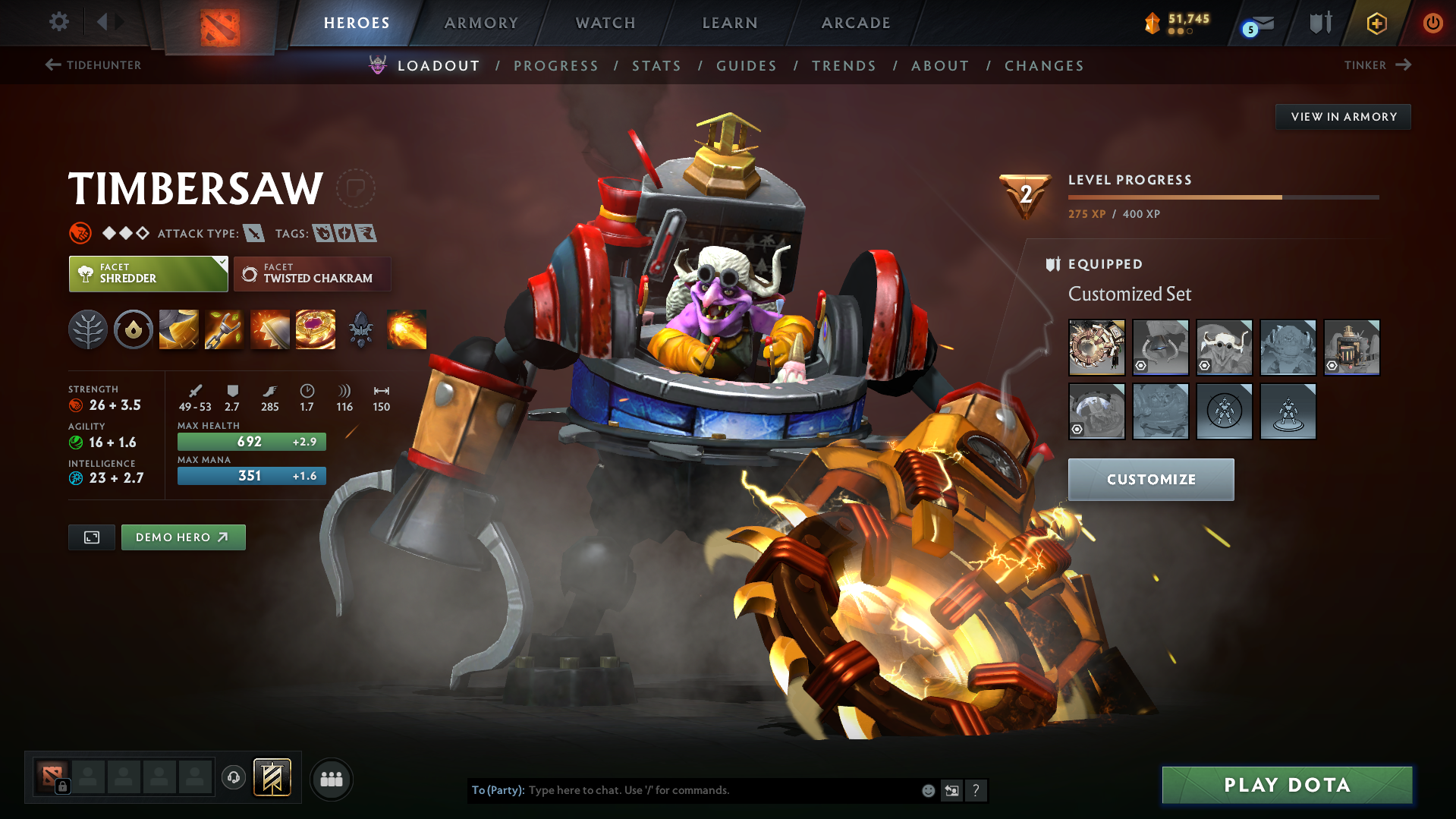Click View in Armory button
1456x819 pixels.
tap(1343, 117)
